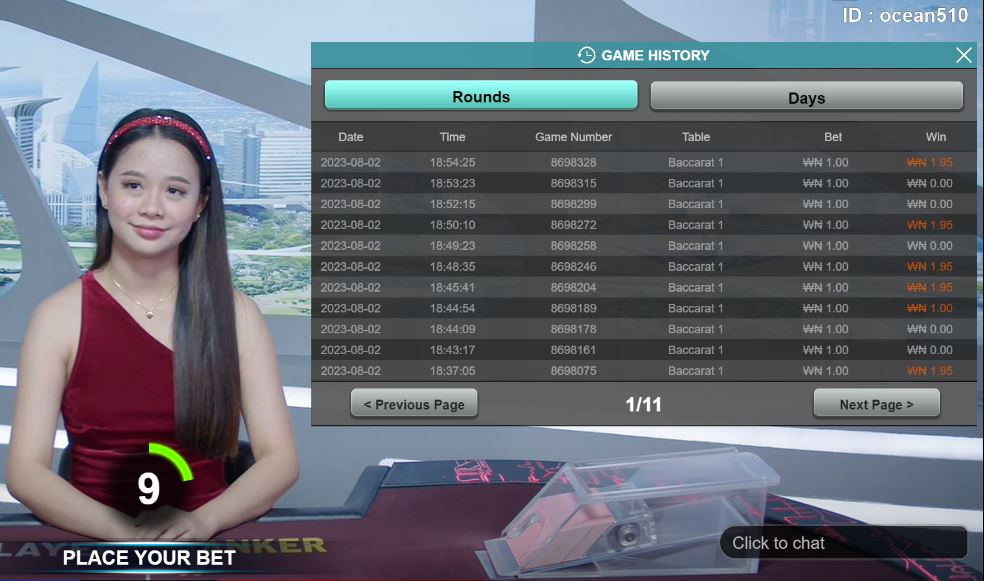Go to the Previous Page

[414, 404]
